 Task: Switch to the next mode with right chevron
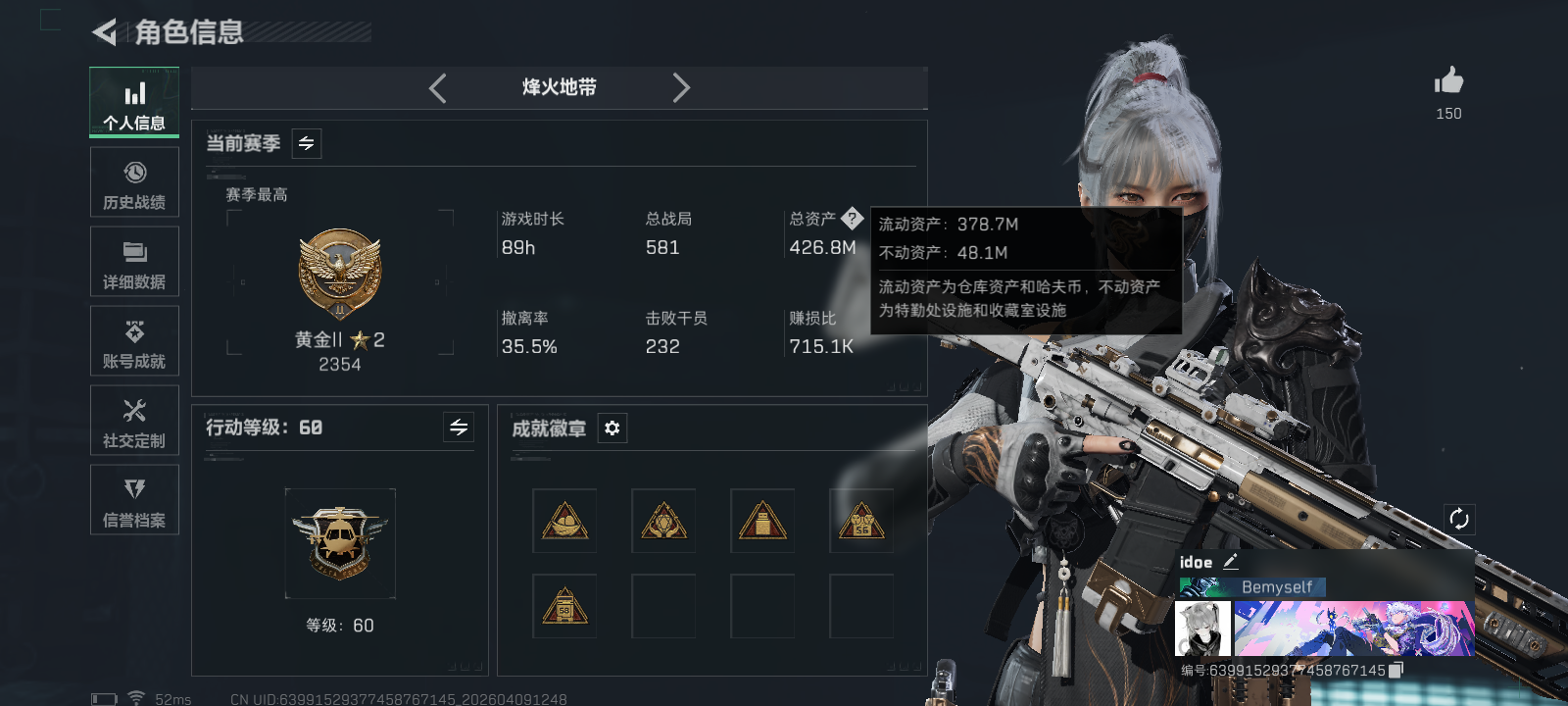tap(681, 87)
